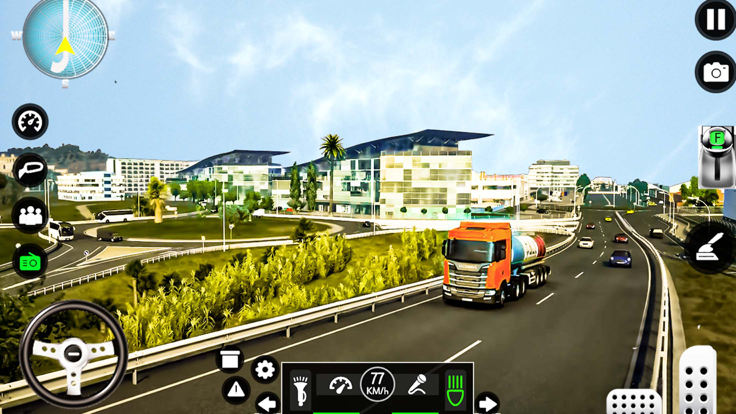Click the left turn signal arrow
The height and width of the screenshot is (414, 736).
267,404
